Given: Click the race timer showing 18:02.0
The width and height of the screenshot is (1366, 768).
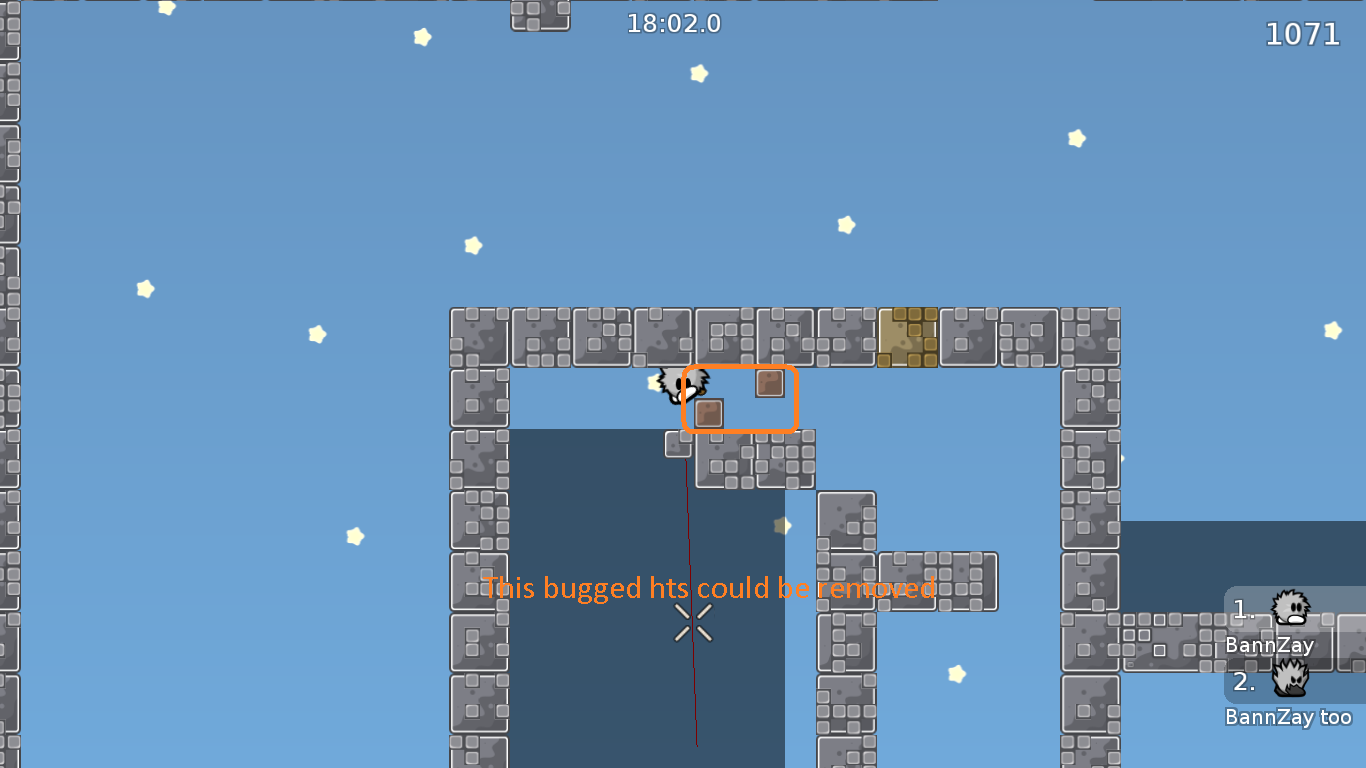Looking at the screenshot, I should (675, 24).
